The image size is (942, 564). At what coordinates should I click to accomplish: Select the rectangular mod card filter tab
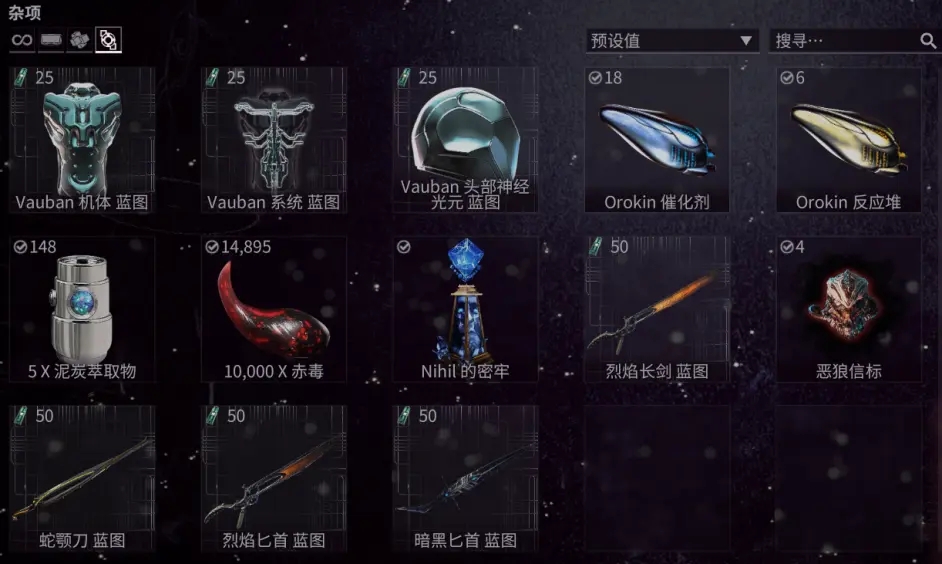click(51, 40)
